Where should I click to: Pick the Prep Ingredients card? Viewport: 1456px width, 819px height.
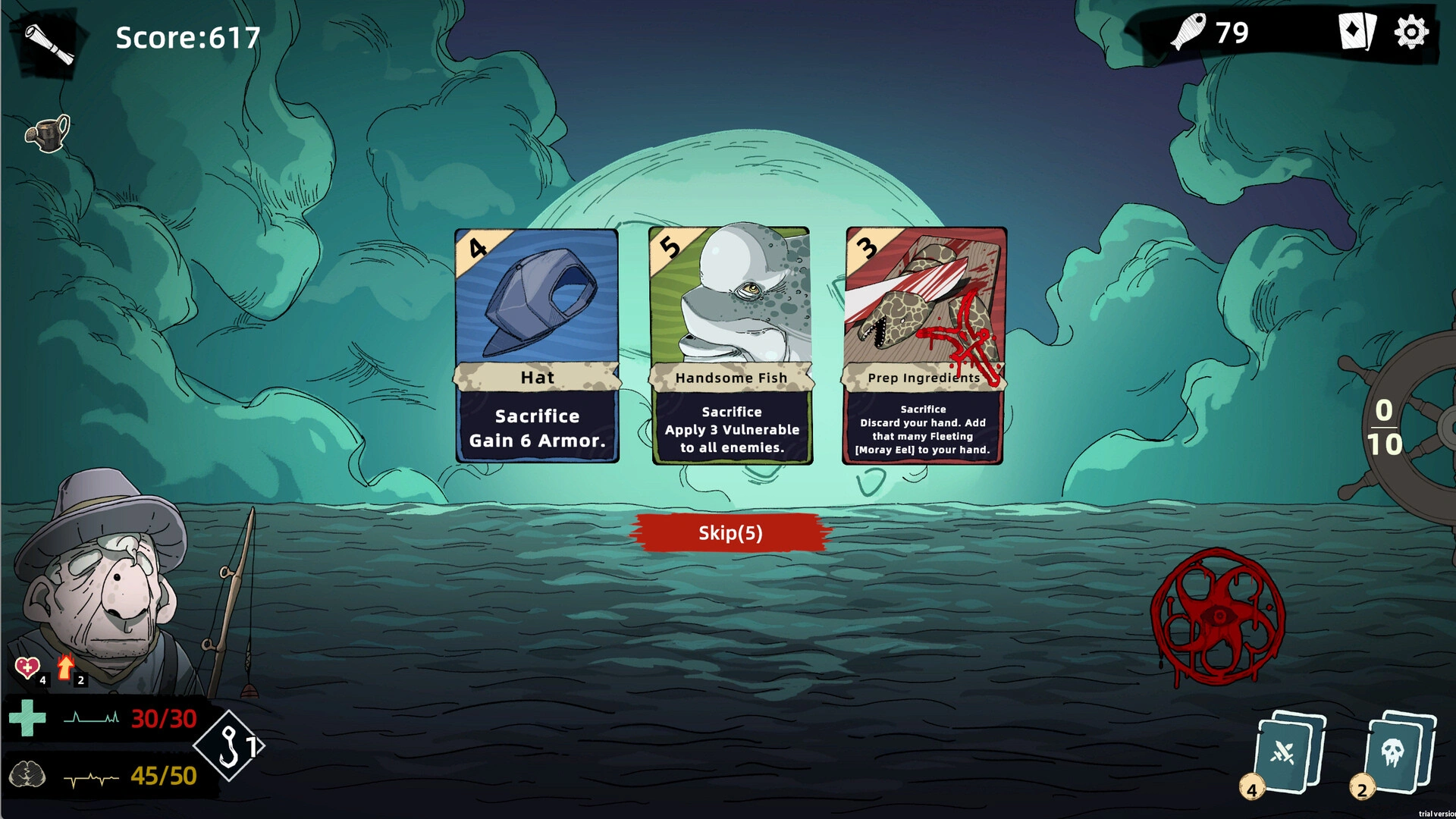[x=924, y=346]
